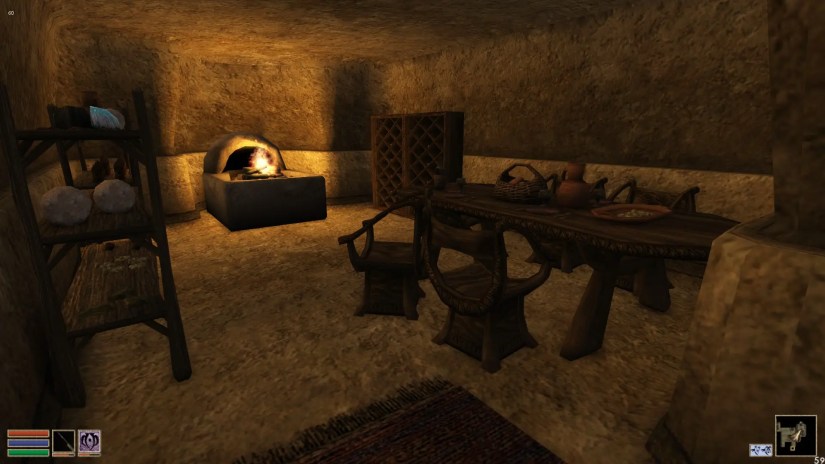Select the purple active spell icon

point(90,443)
